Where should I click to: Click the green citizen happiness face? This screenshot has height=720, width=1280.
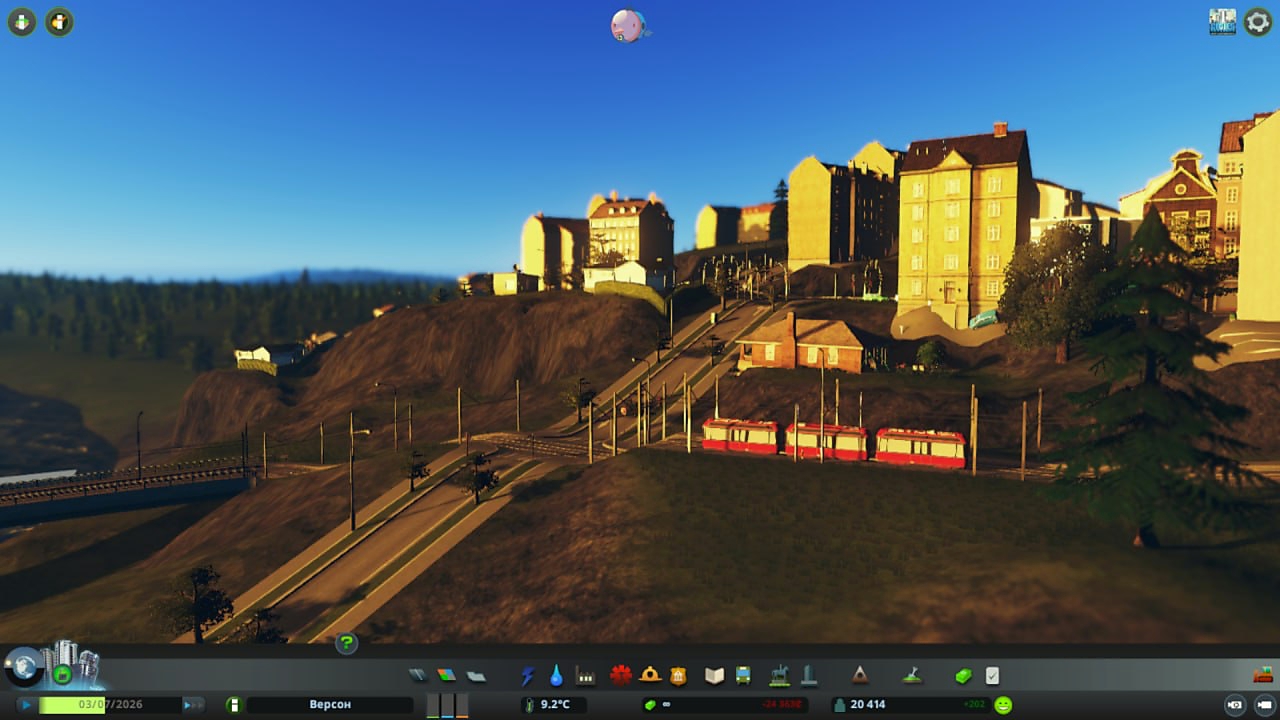pyautogui.click(x=1003, y=705)
